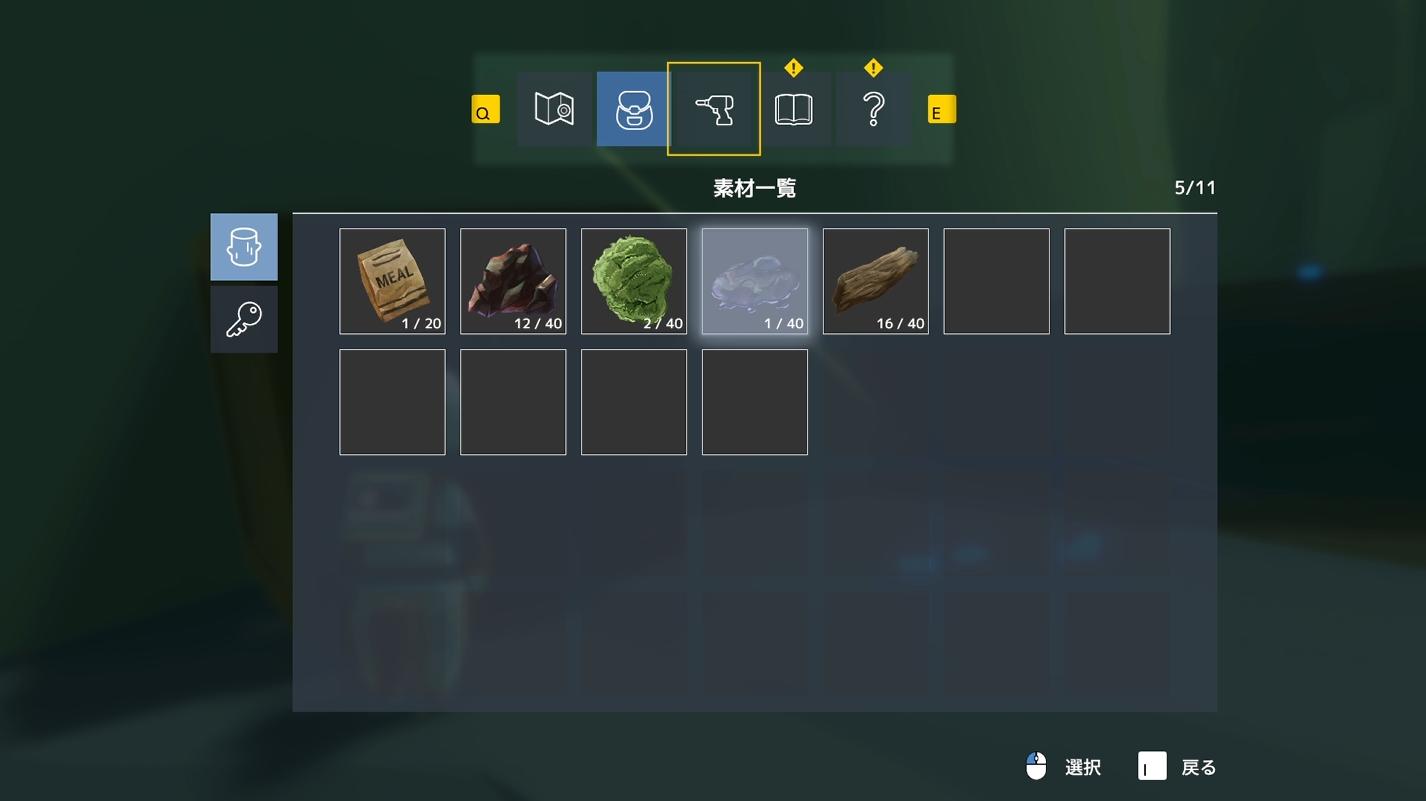Click an empty slot in the second row
Screen dimensions: 1426x801
[x=392, y=401]
